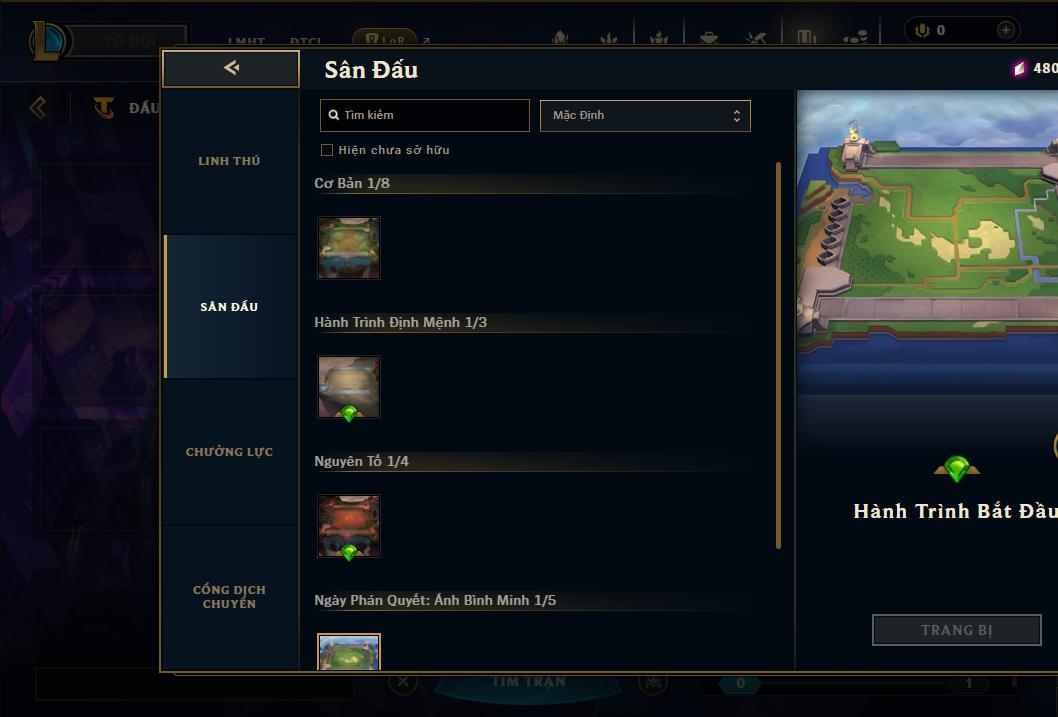Choose the Hành Trình Định Mệnh arena thumbnail
Viewport: 1058px width, 717px height.
pos(349,386)
